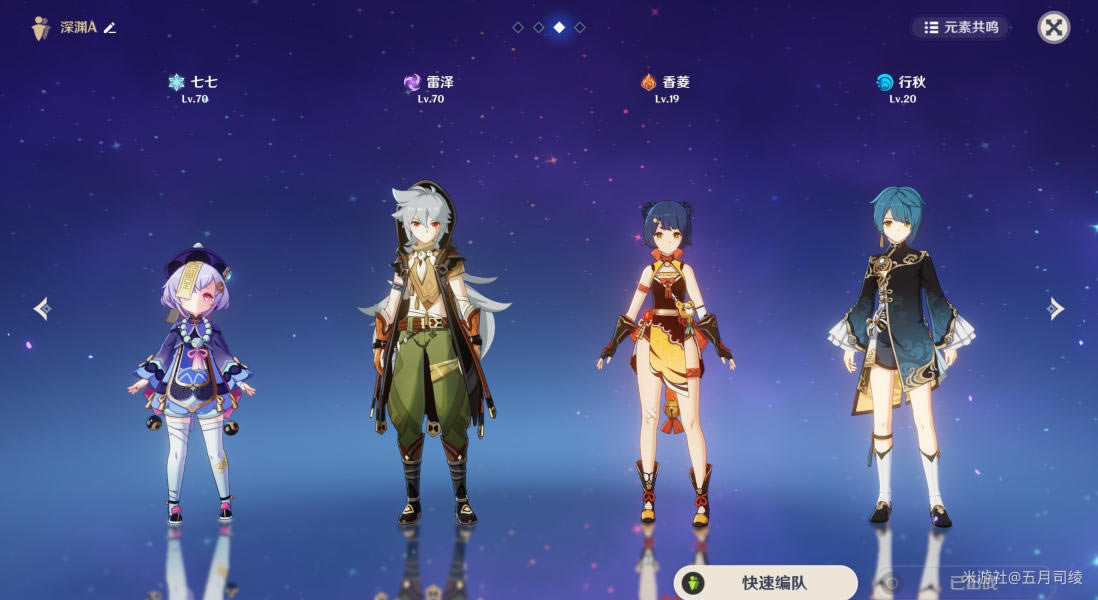Go to the next team with right arrow
This screenshot has width=1098, height=600.
tap(1056, 308)
